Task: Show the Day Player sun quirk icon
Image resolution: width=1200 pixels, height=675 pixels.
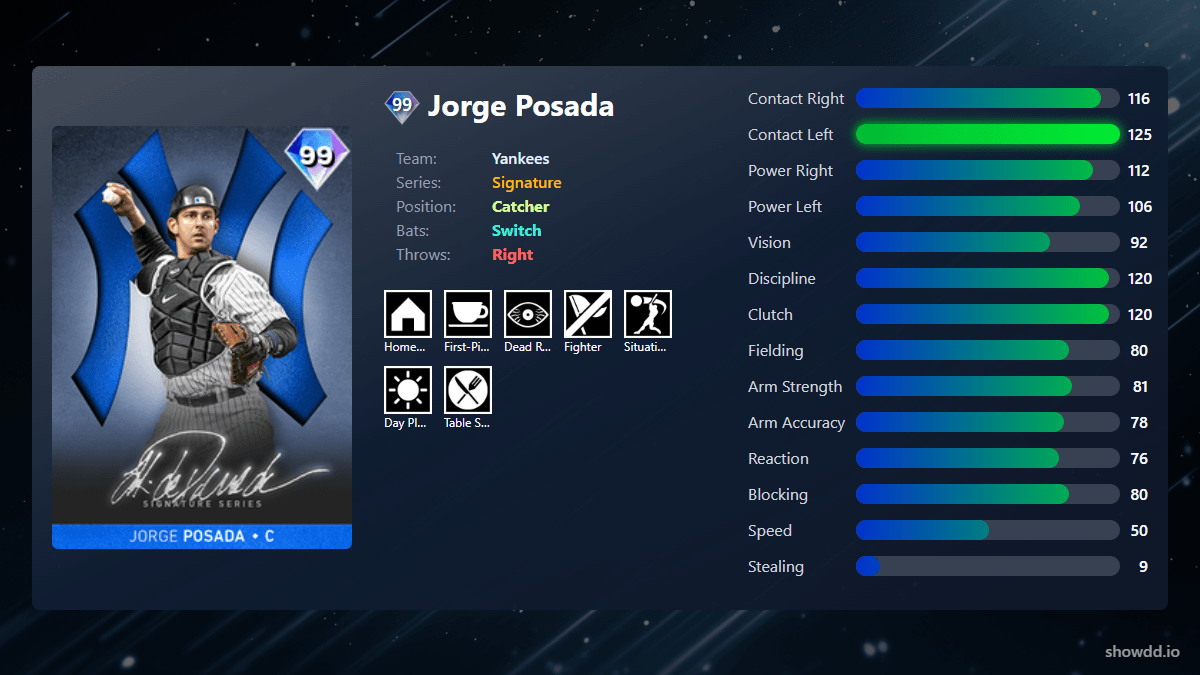Action: [408, 390]
